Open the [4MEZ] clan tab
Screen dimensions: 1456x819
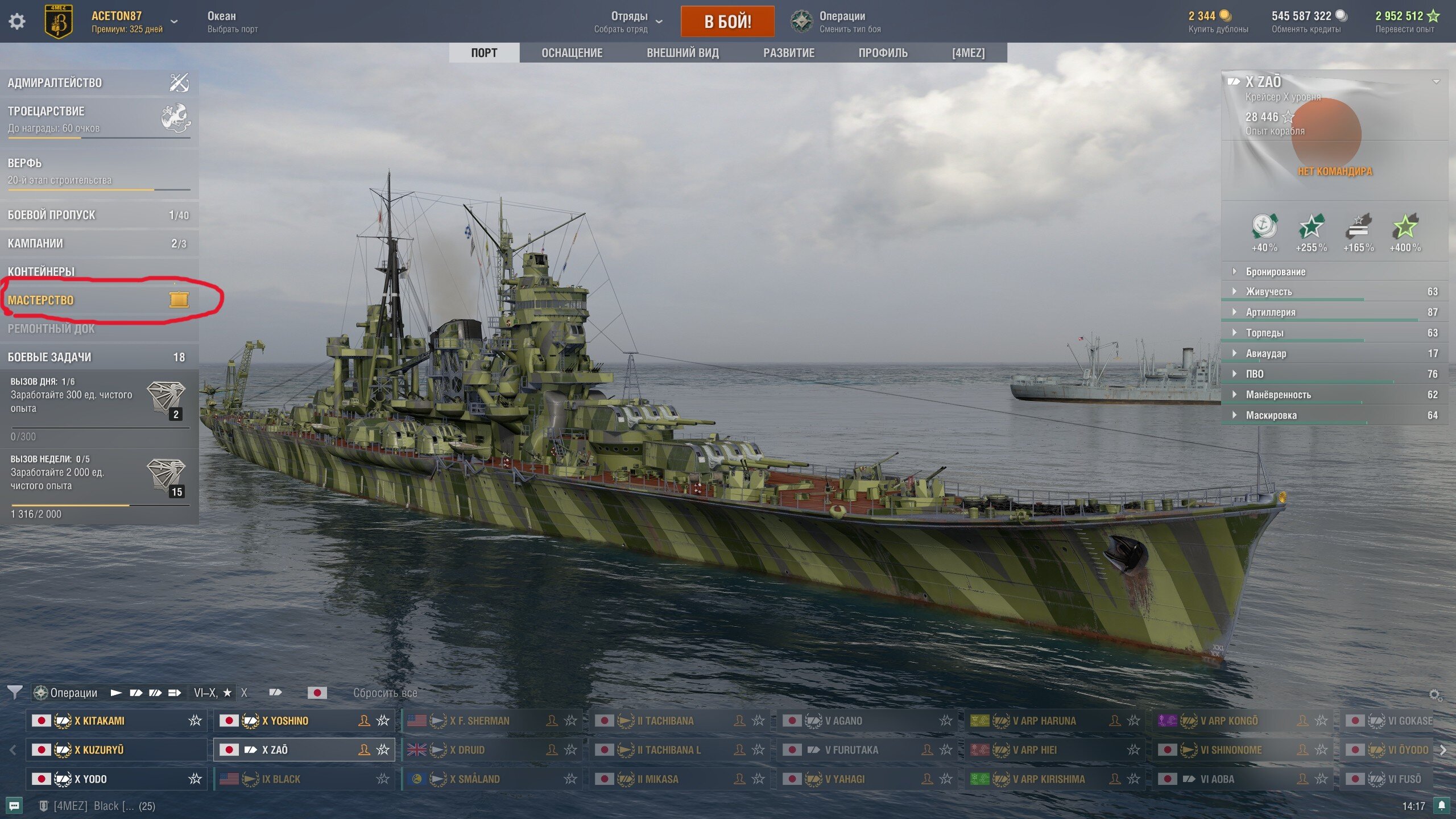pos(968,53)
